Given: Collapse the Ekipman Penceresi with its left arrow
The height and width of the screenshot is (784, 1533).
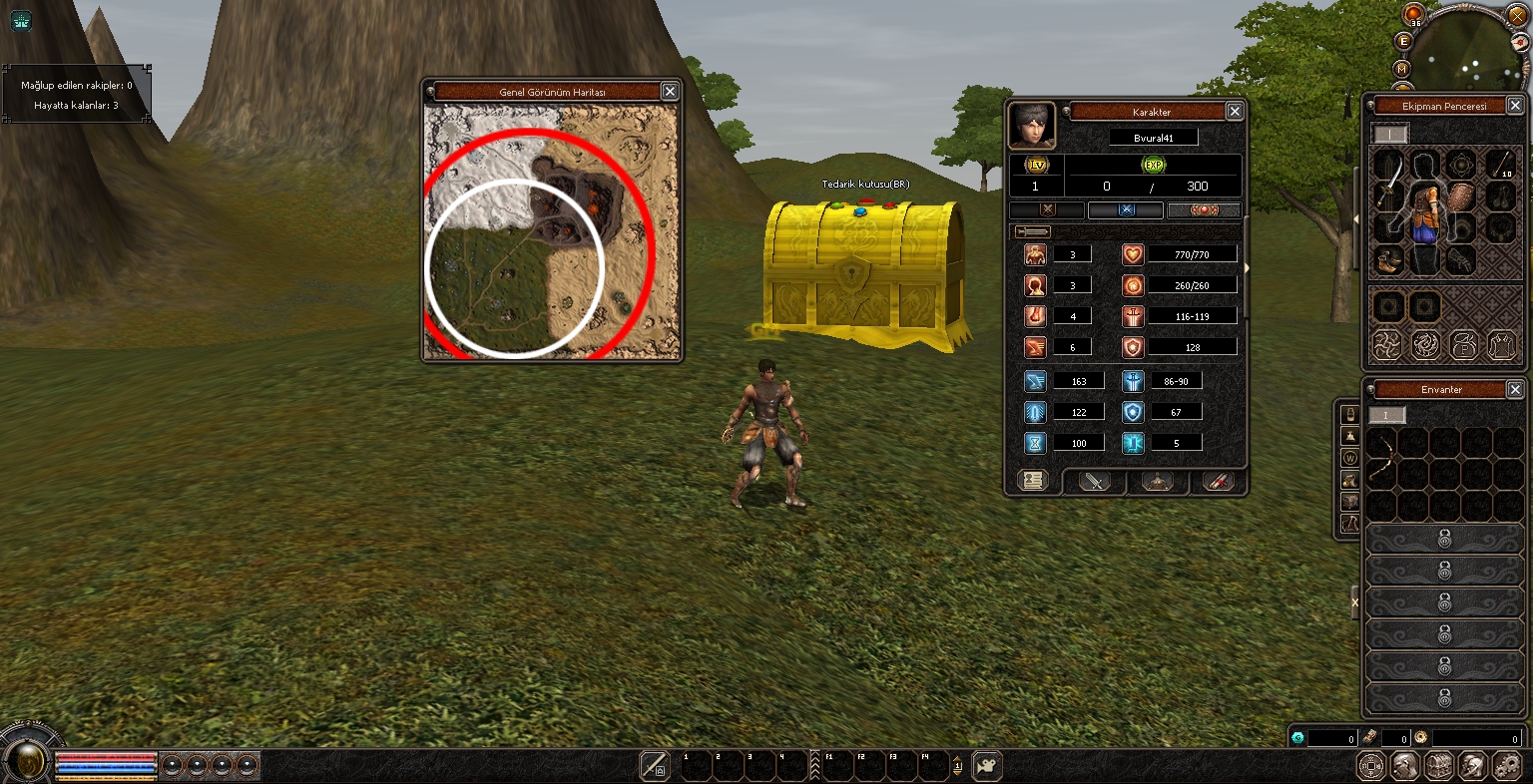Looking at the screenshot, I should [1355, 218].
